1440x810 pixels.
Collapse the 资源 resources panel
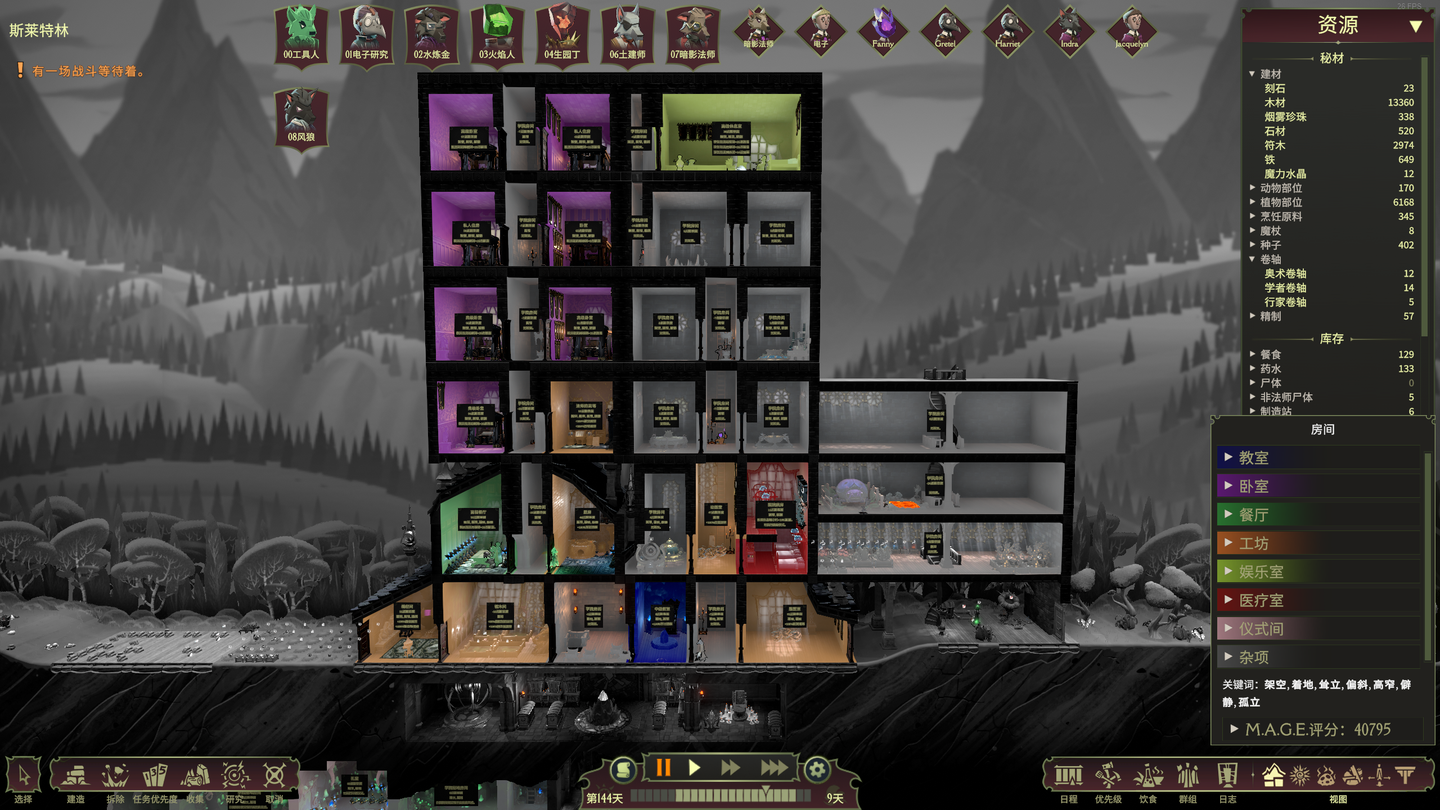1415,26
